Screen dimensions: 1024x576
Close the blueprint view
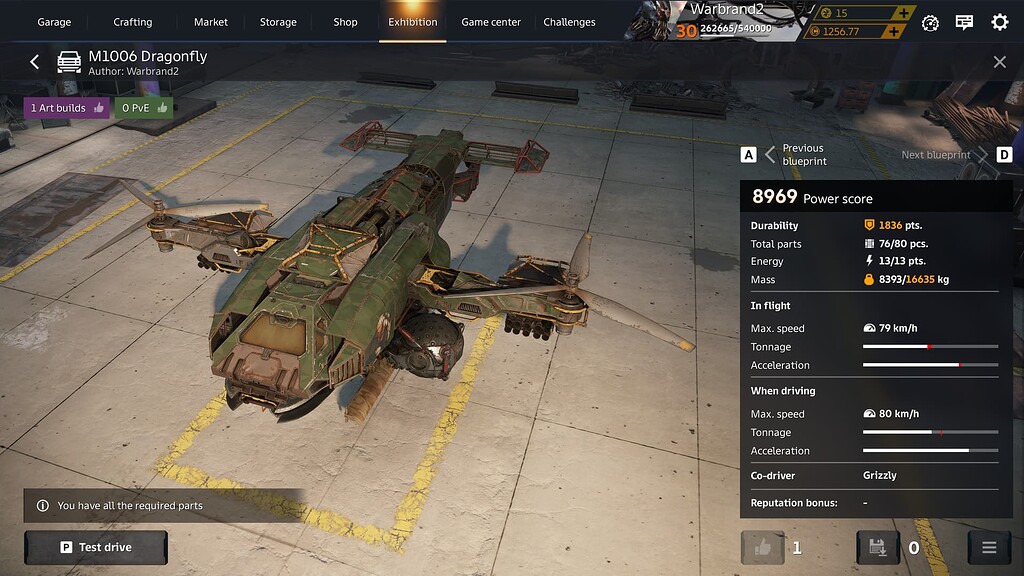point(999,62)
